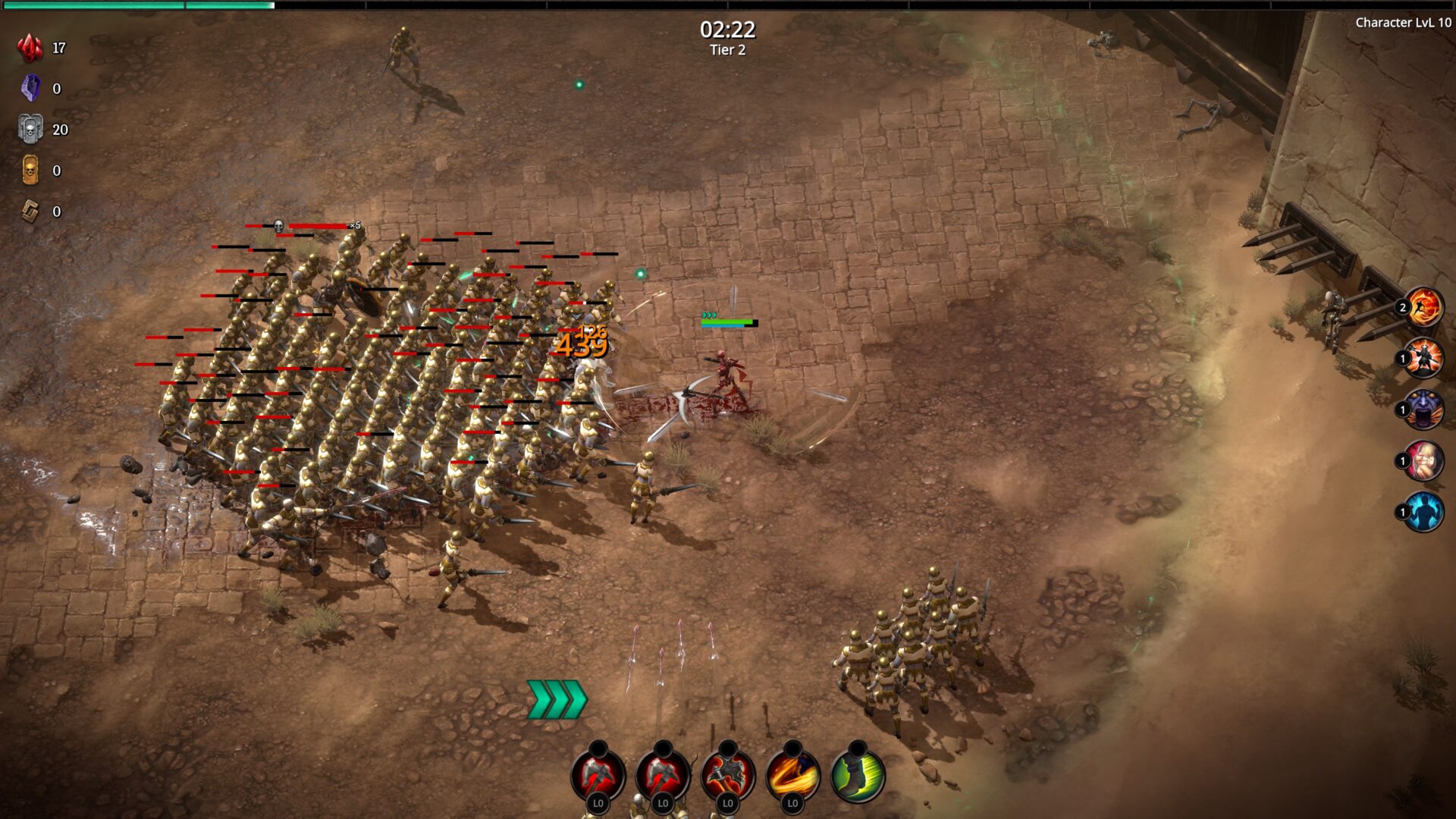Image resolution: width=1456 pixels, height=819 pixels.
Task: Select the fiery running figure passive
Action: (1423, 308)
